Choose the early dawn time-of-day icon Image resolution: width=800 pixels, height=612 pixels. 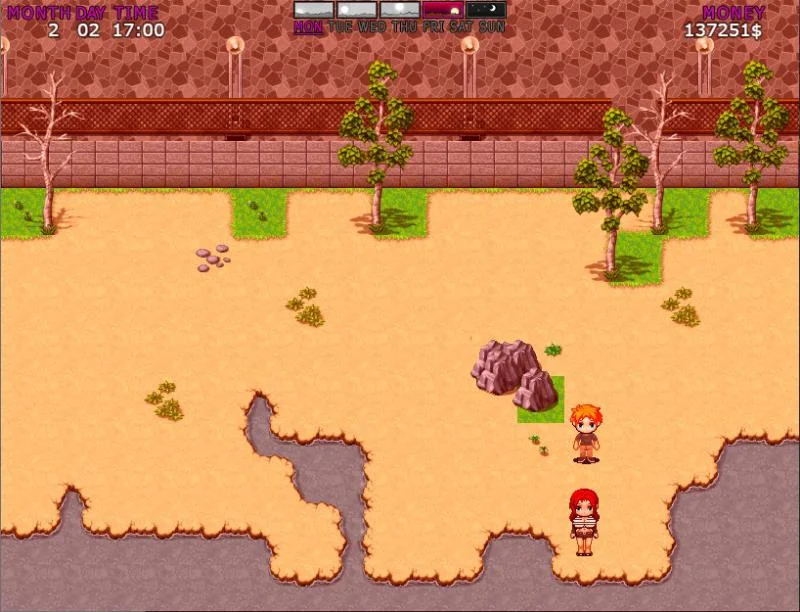[314, 9]
